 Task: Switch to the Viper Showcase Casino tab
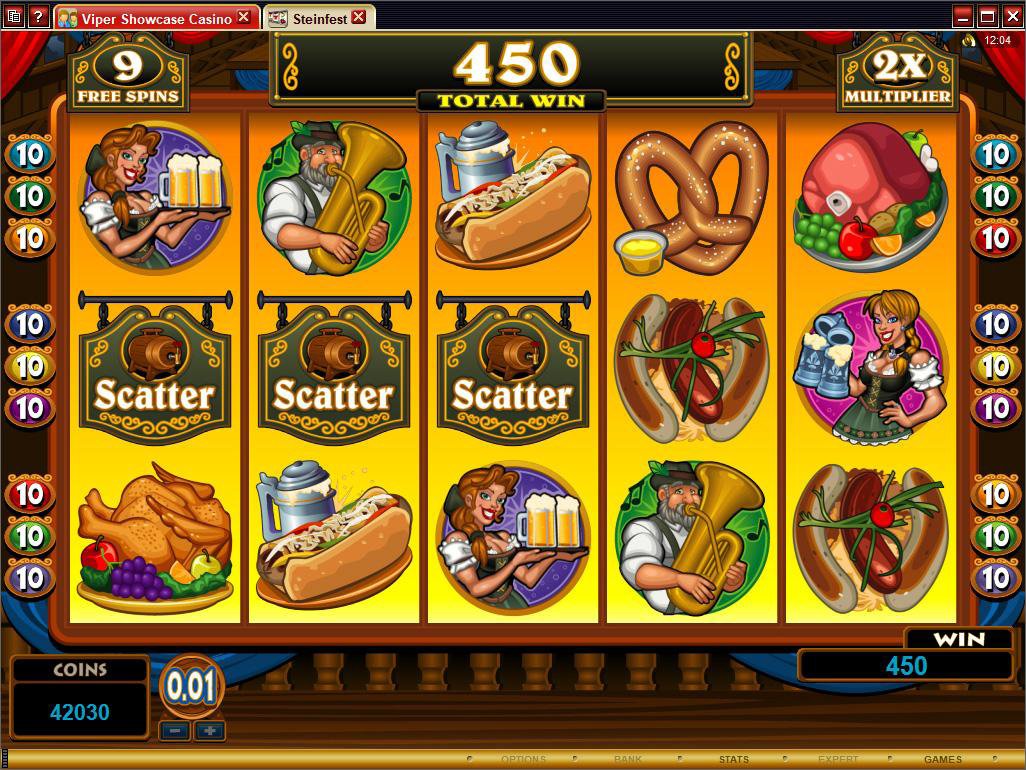[x=147, y=18]
